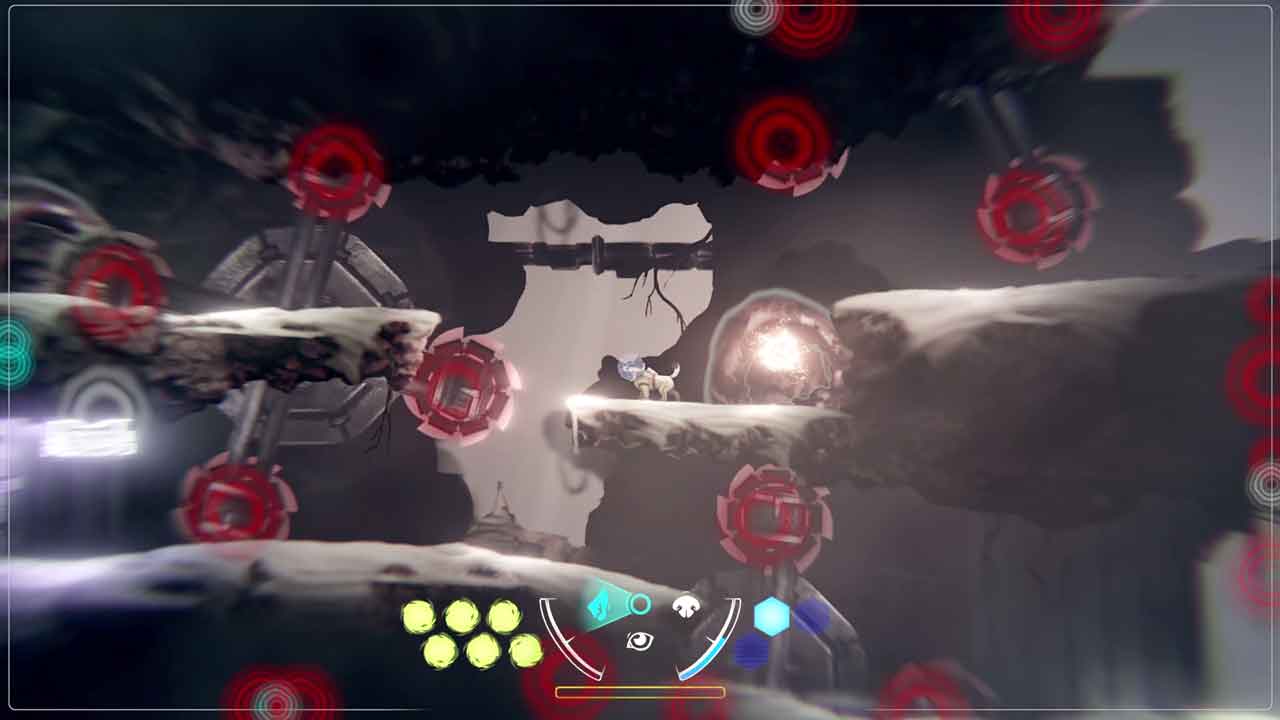Screen dimensions: 1280x720
Task: Click the bright cyan hexagon charge
Action: pyautogui.click(x=771, y=616)
